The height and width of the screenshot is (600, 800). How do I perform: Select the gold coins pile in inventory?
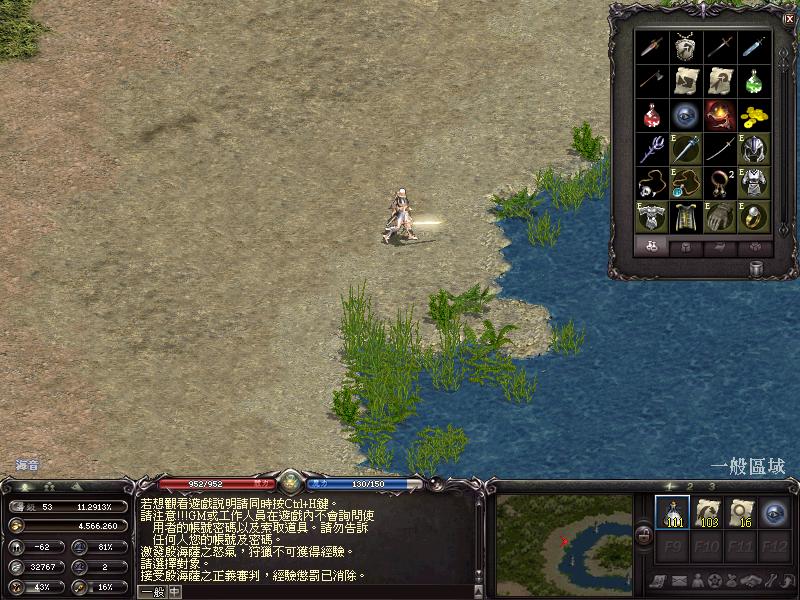(755, 115)
